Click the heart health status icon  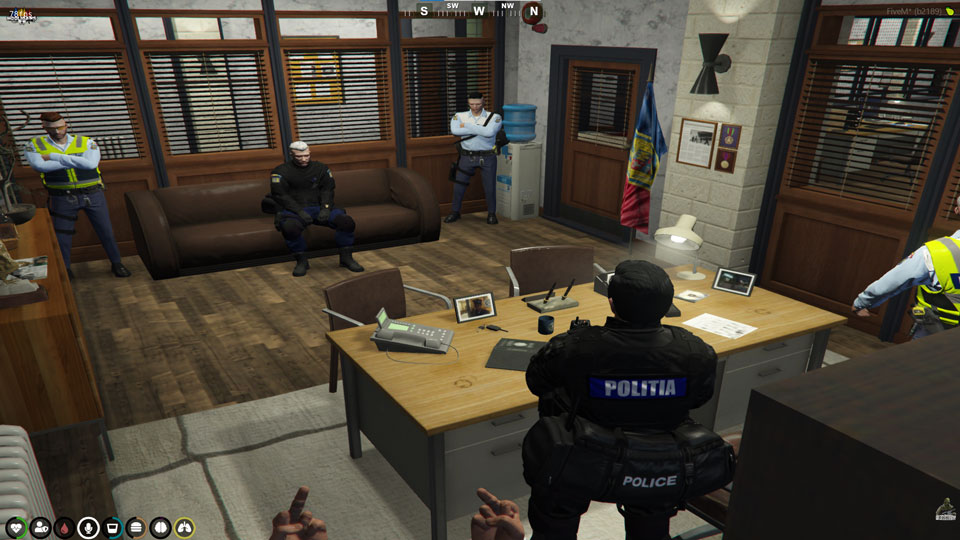point(17,527)
